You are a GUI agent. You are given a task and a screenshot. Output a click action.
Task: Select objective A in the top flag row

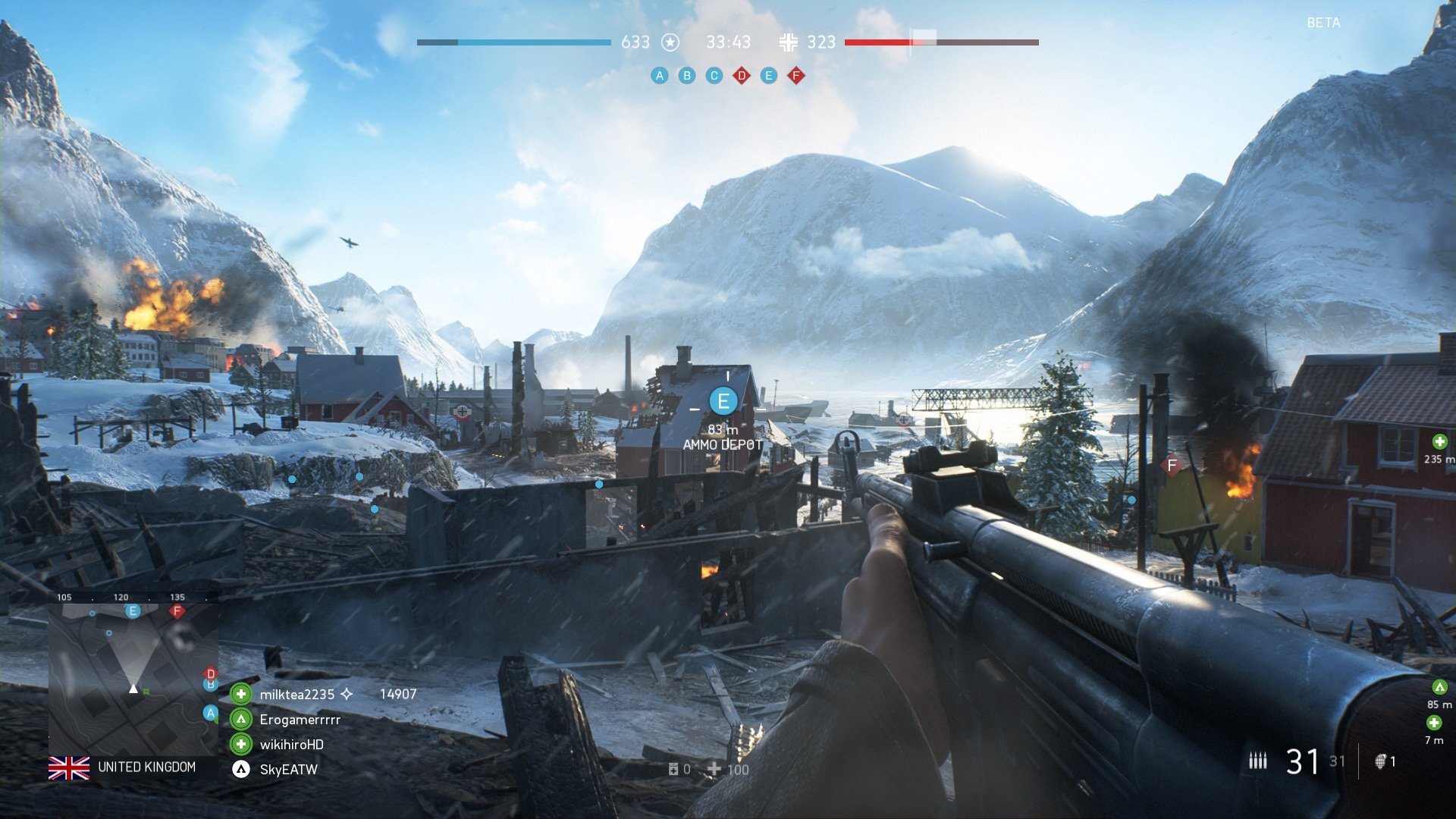(660, 76)
